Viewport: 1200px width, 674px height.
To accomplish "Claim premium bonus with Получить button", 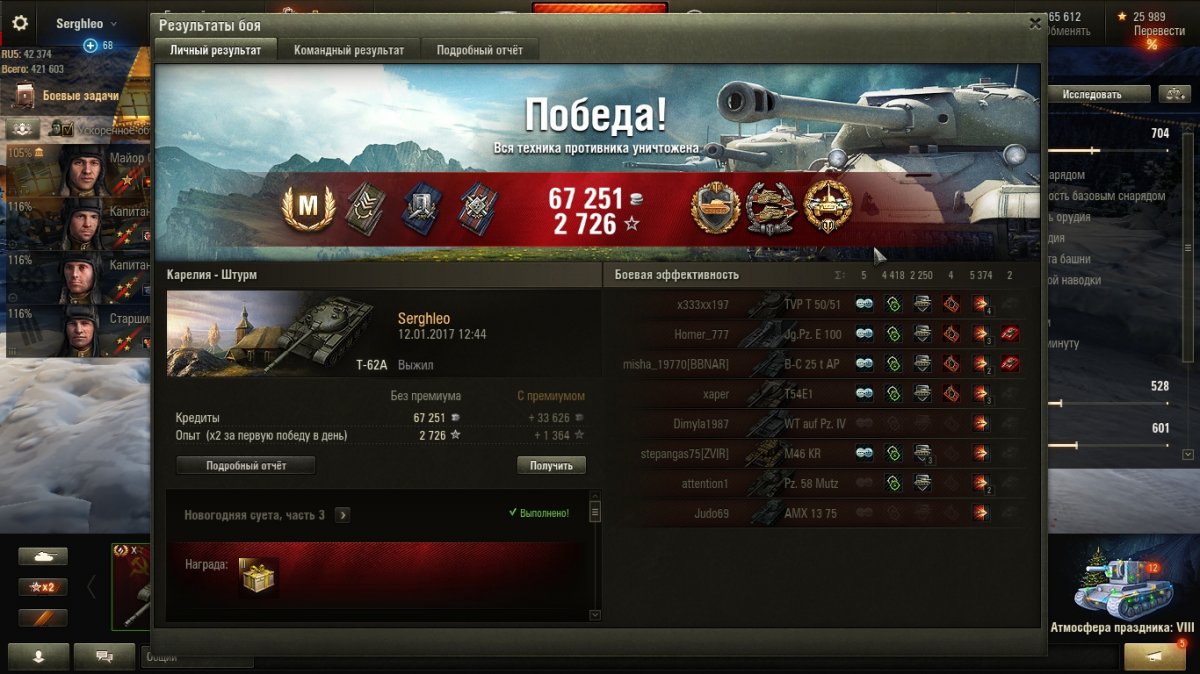I will [x=551, y=466].
